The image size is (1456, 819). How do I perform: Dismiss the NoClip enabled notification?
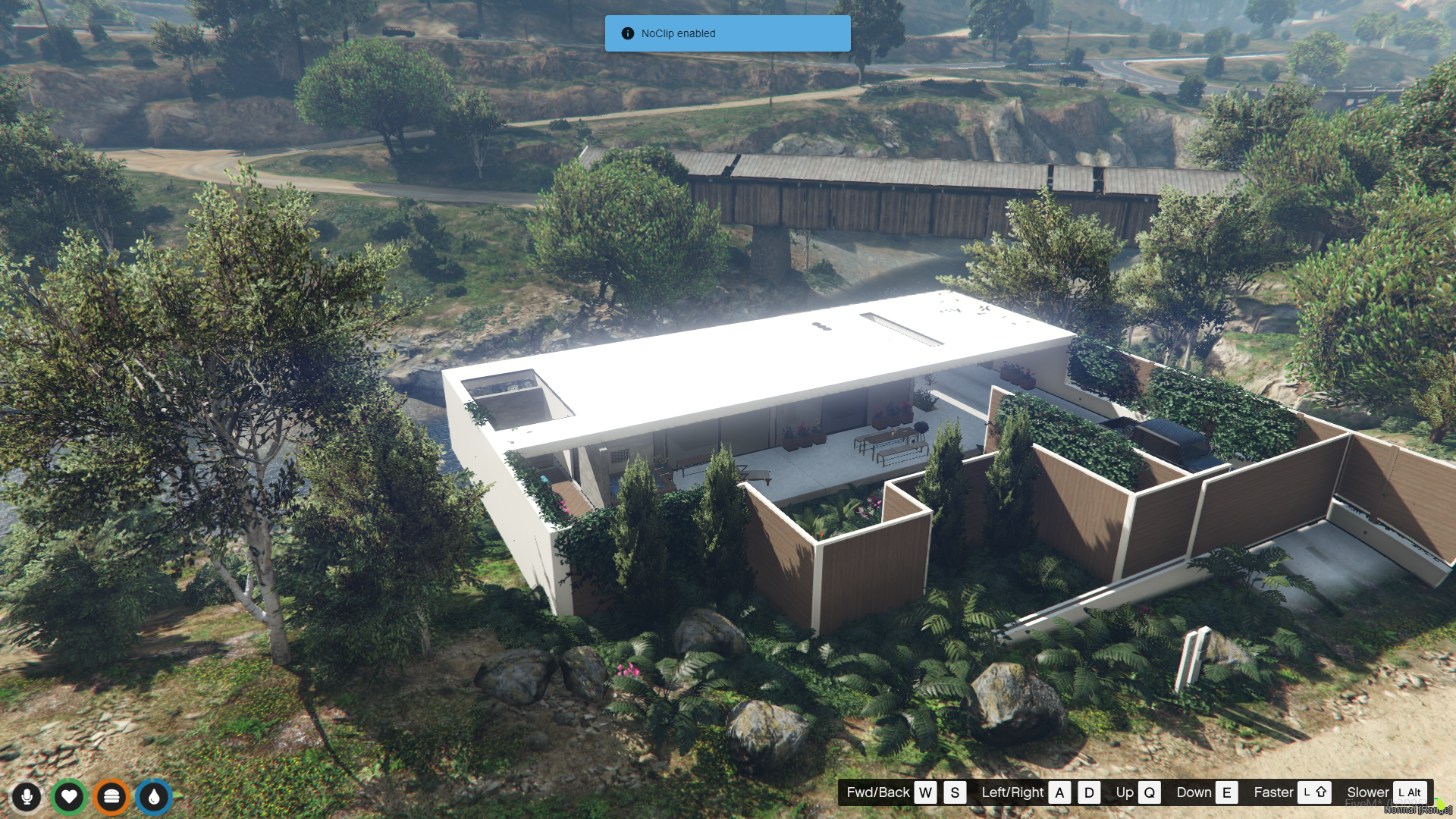point(726,33)
